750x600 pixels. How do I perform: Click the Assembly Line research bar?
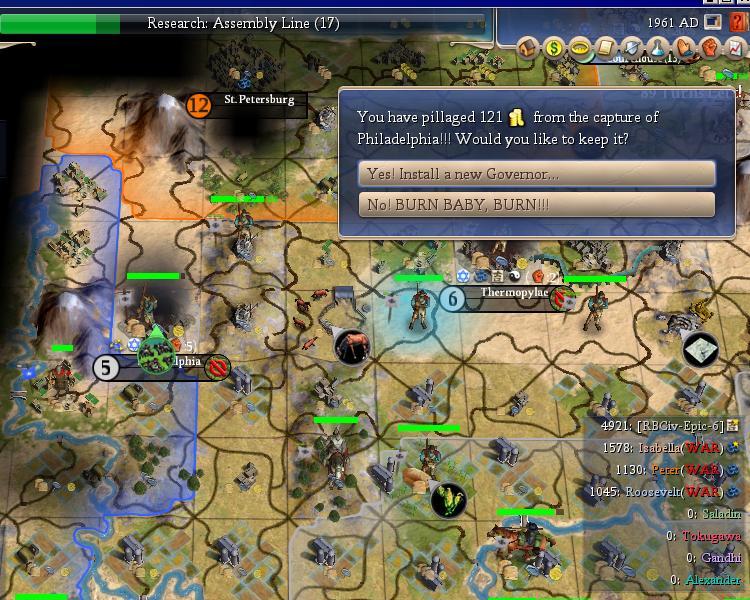[x=243, y=22]
